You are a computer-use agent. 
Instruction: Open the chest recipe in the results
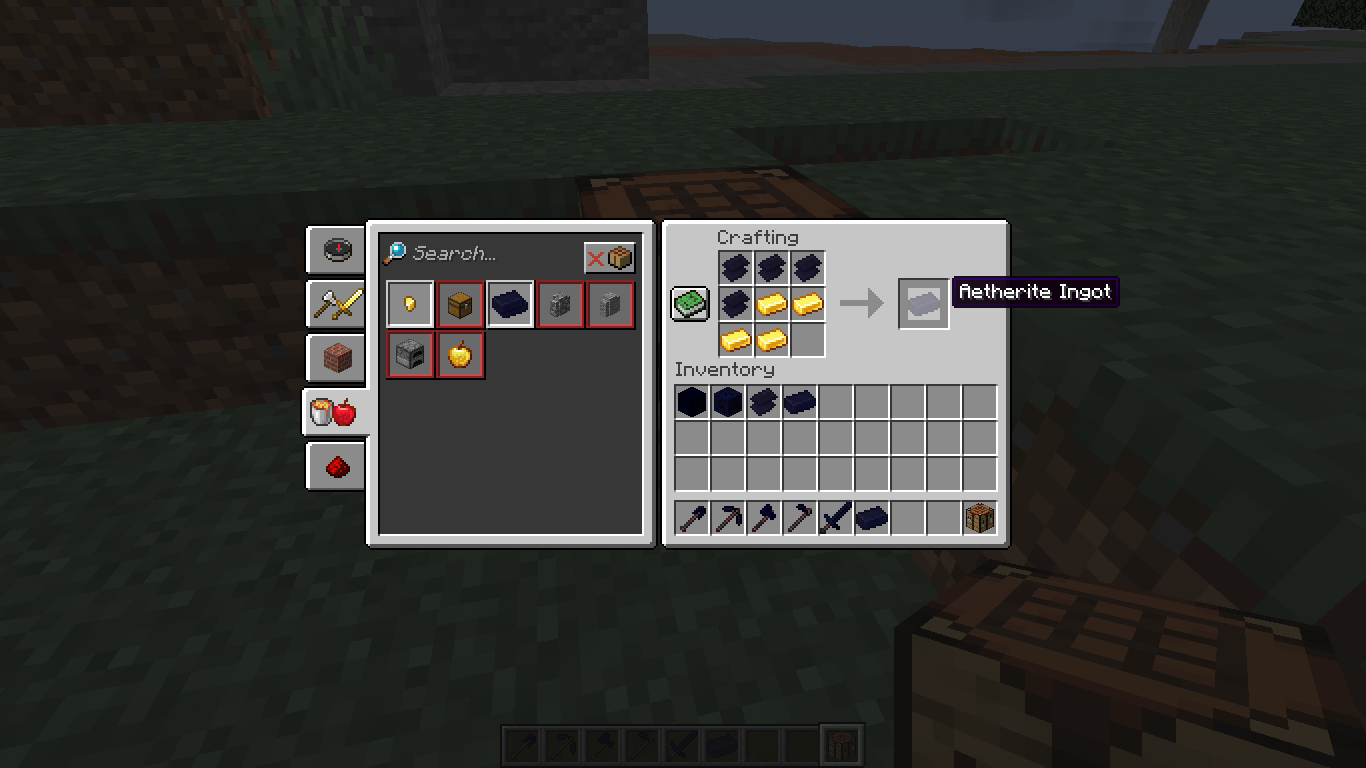(460, 303)
